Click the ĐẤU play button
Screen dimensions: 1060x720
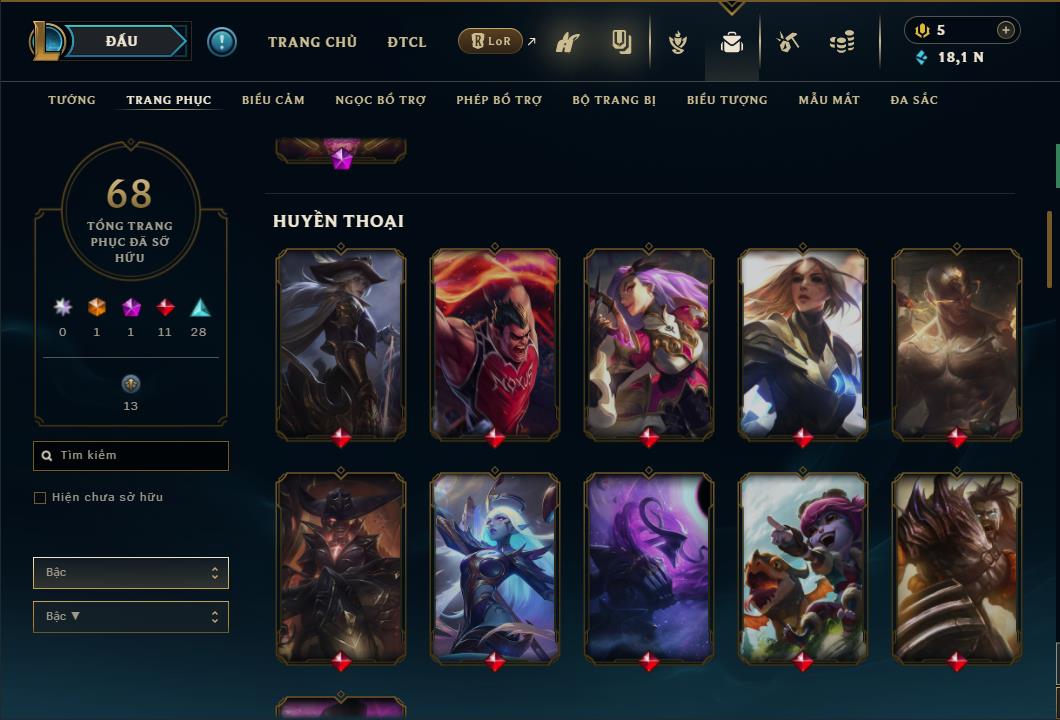[x=121, y=41]
